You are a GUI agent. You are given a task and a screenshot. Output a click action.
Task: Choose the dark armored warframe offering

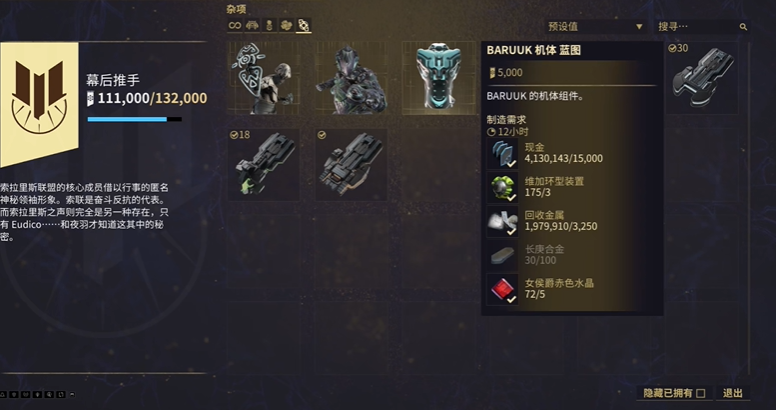[x=352, y=78]
